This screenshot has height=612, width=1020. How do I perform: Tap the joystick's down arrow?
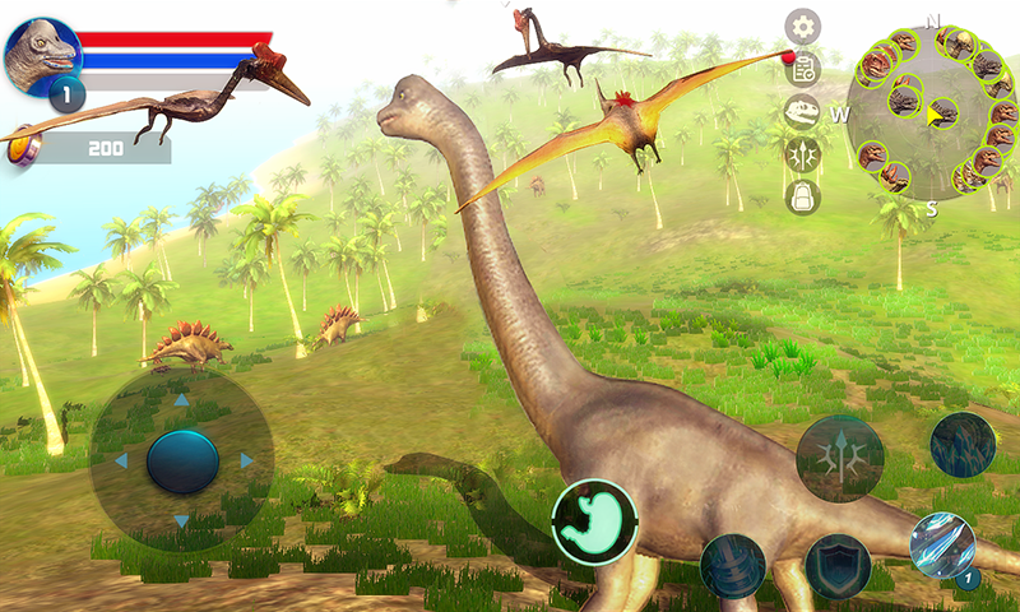[182, 521]
